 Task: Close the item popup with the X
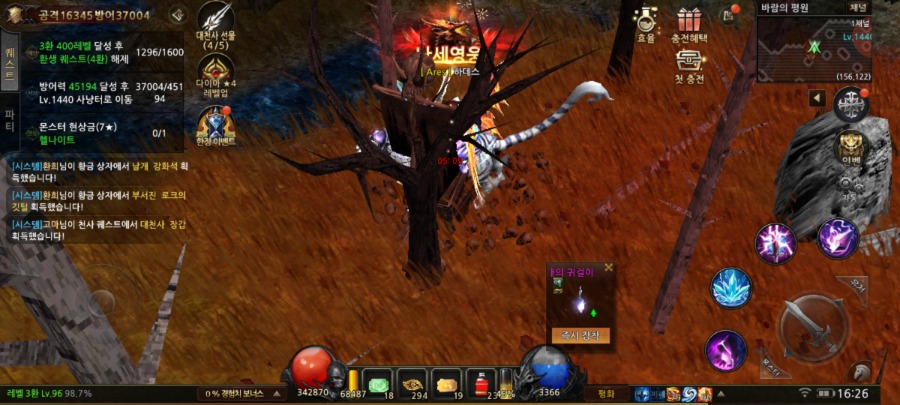[x=608, y=268]
